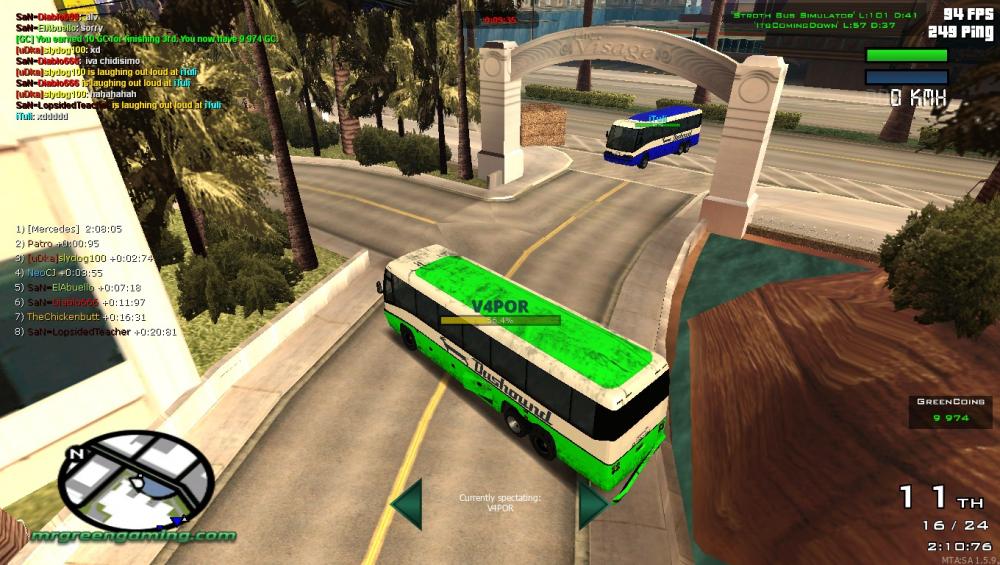Select [Mercedes] in the race rankings
Viewport: 1000px width, 565px height.
coord(69,228)
